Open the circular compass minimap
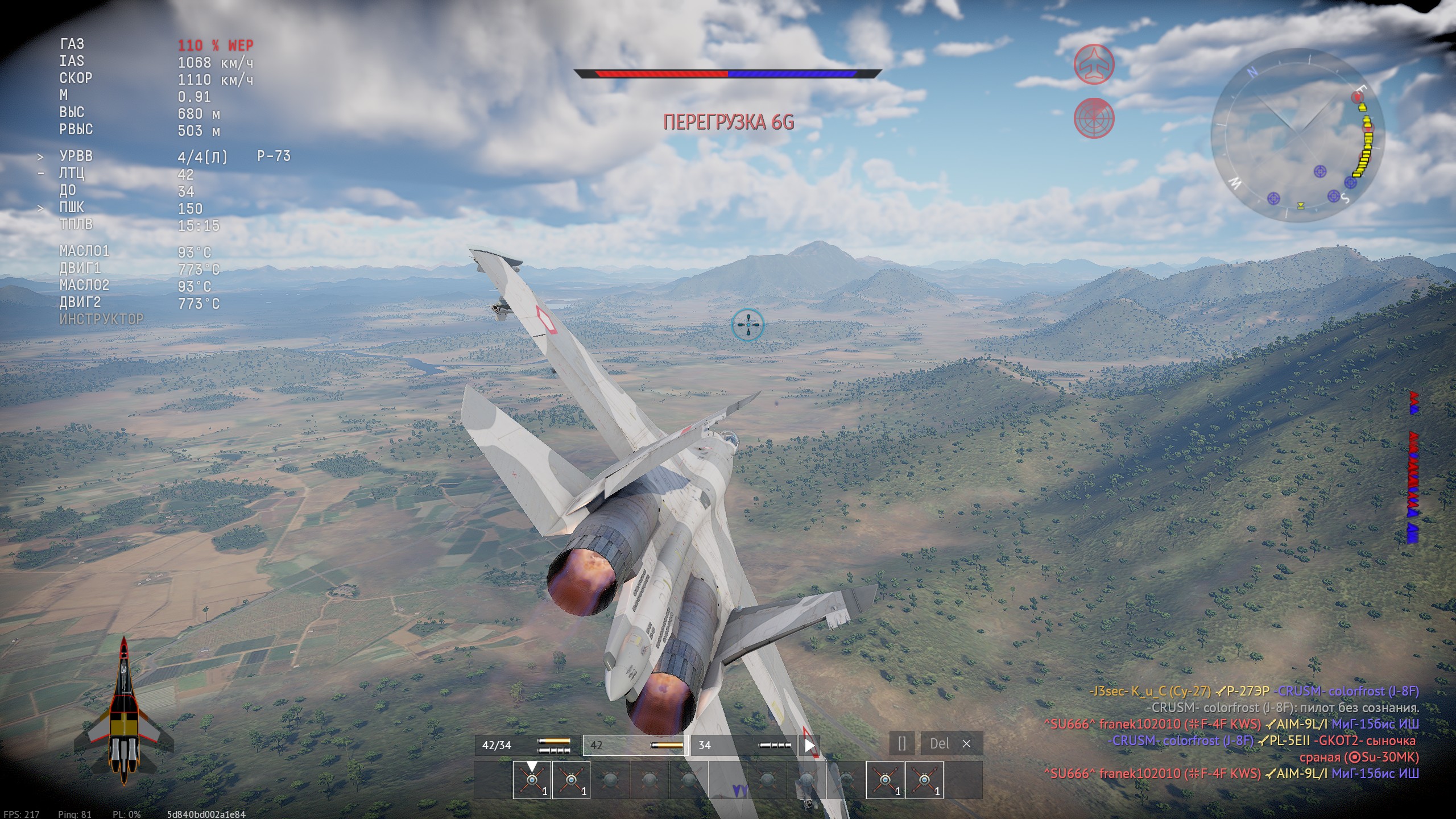 [x=1298, y=135]
